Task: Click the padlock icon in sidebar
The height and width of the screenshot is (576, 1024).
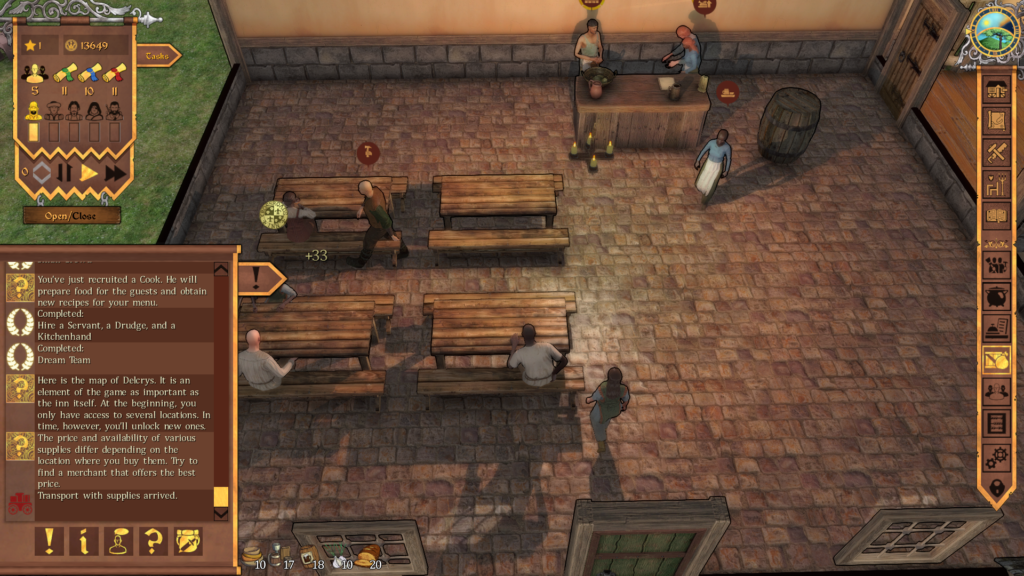Action: pos(996,489)
